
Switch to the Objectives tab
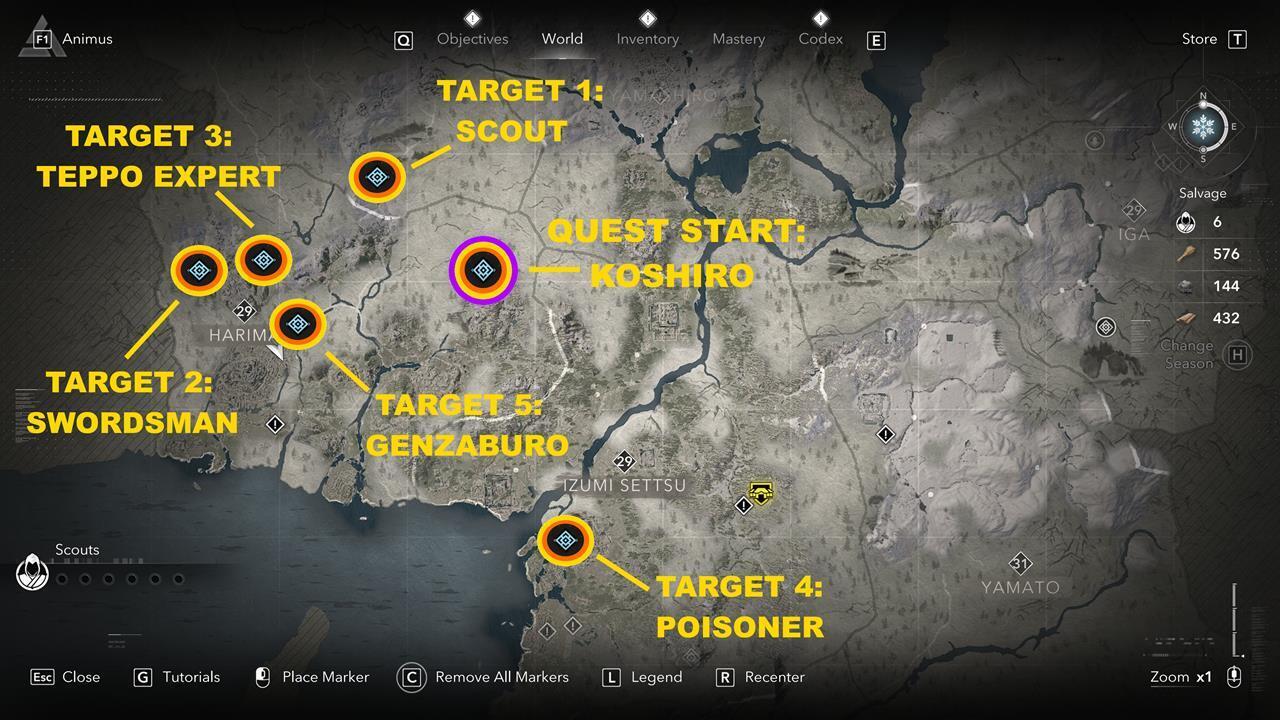point(472,39)
